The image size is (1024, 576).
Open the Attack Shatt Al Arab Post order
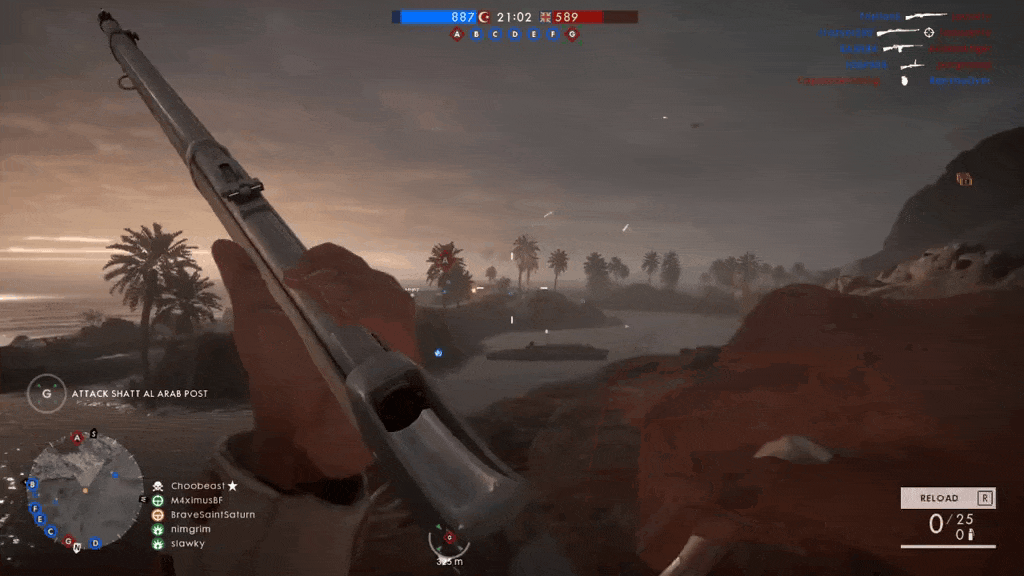(x=139, y=394)
